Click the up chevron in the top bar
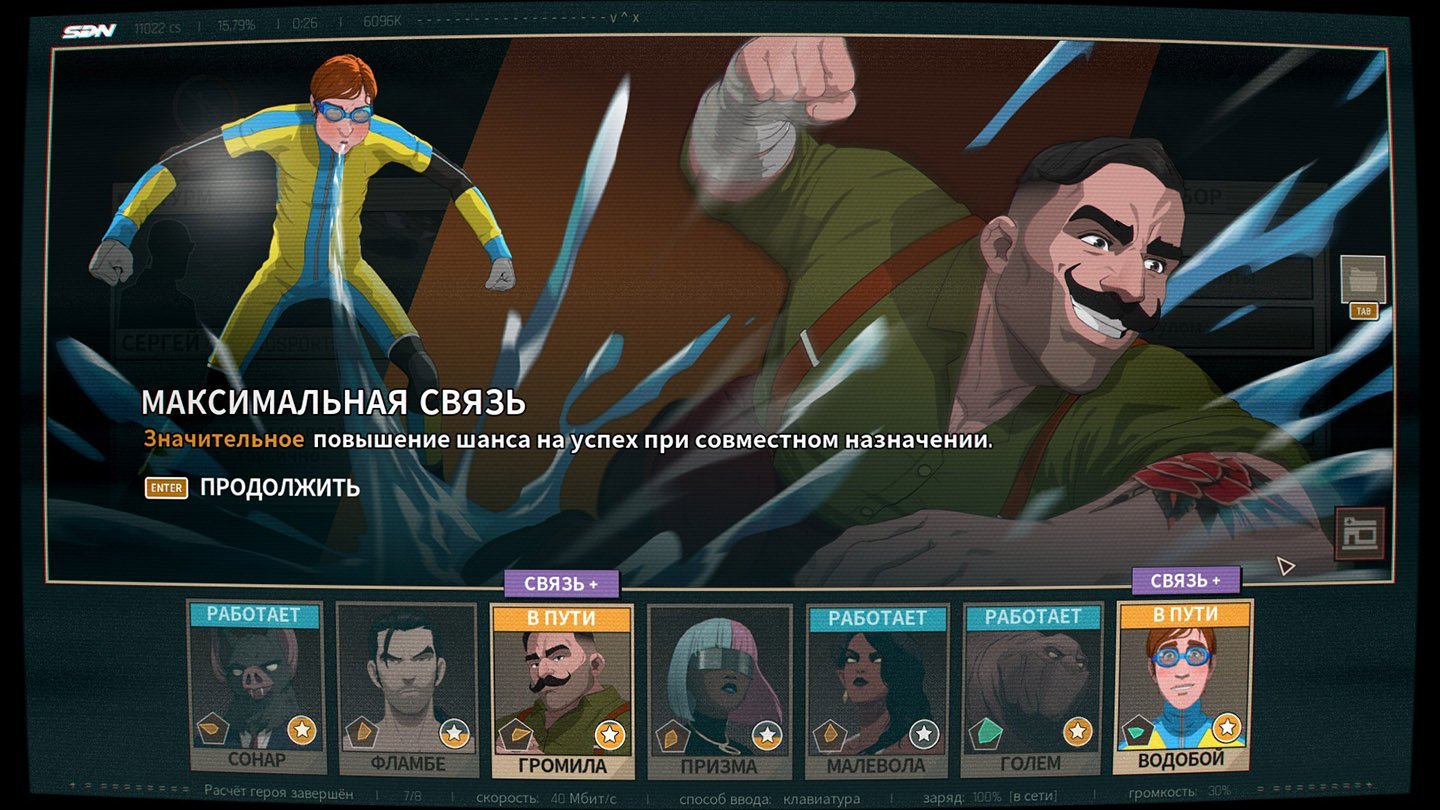Image resolution: width=1440 pixels, height=810 pixels. point(624,17)
